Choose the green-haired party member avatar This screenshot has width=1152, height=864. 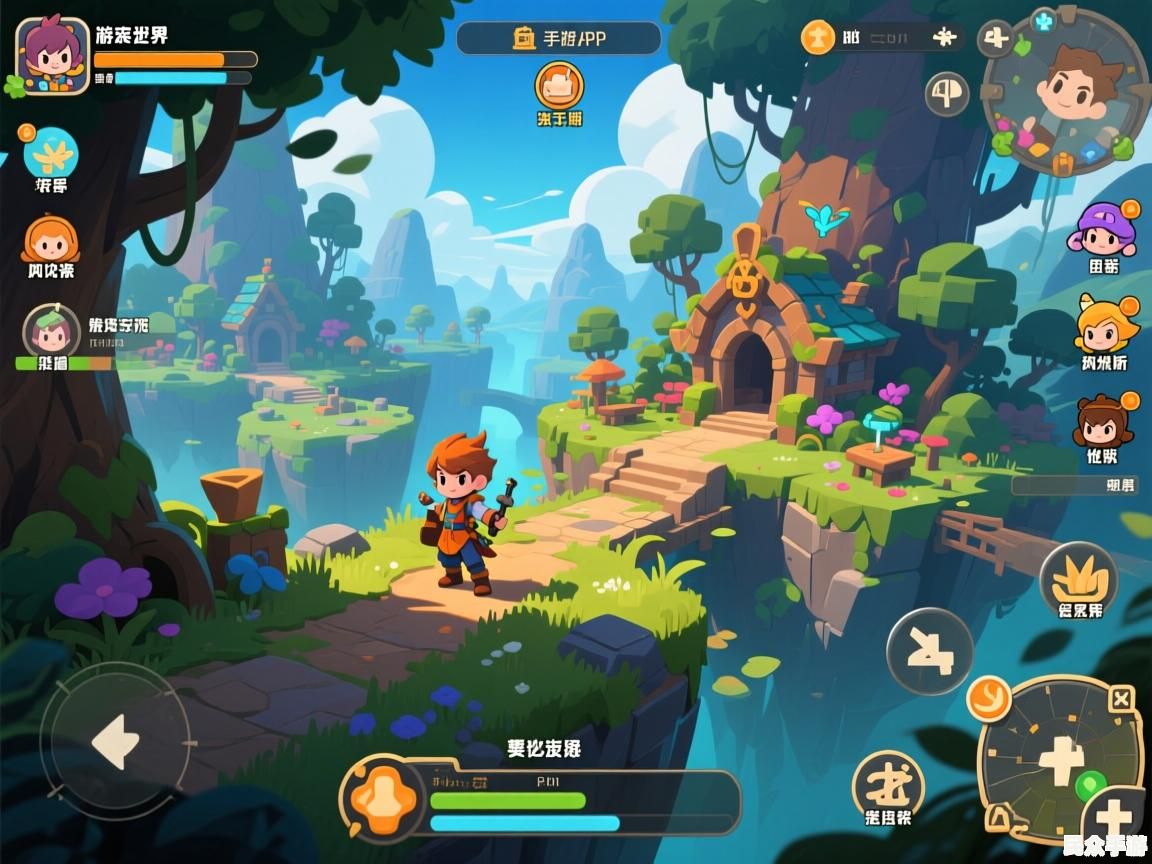51,331
